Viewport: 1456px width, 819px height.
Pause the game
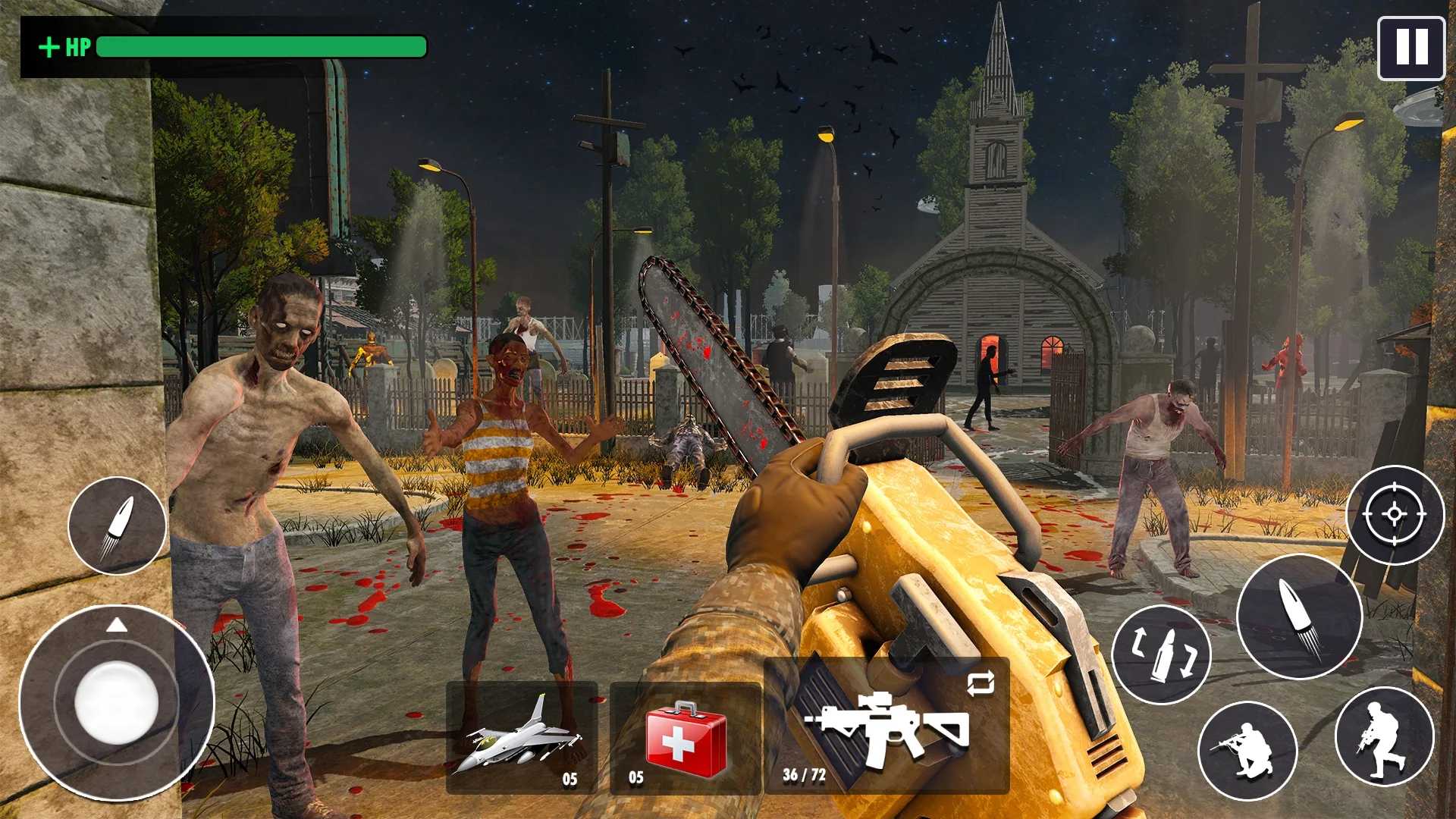pos(1411,48)
